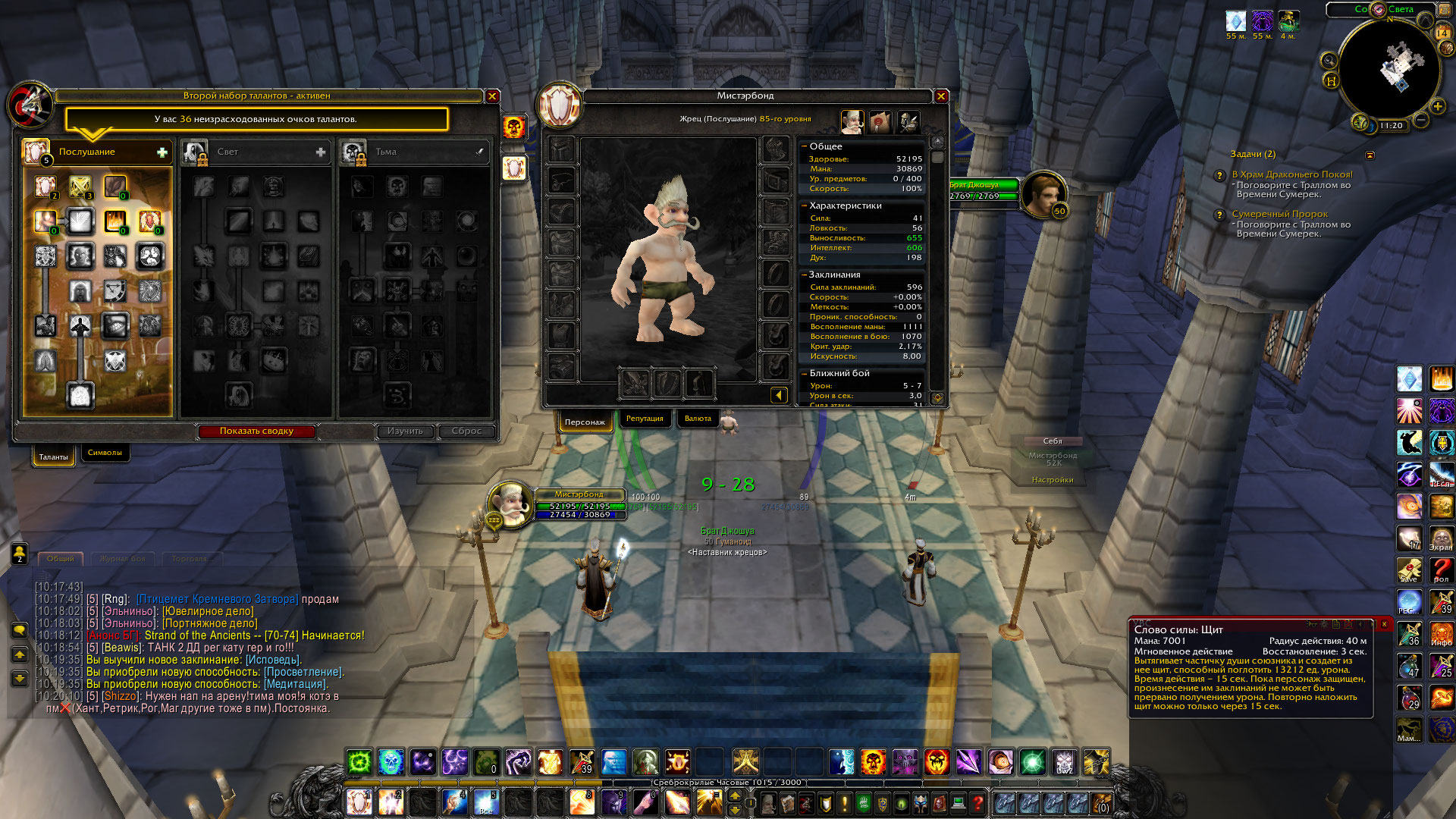Screen dimensions: 1456x819
Task: Collapse the "Общее" stats section
Action: (805, 146)
